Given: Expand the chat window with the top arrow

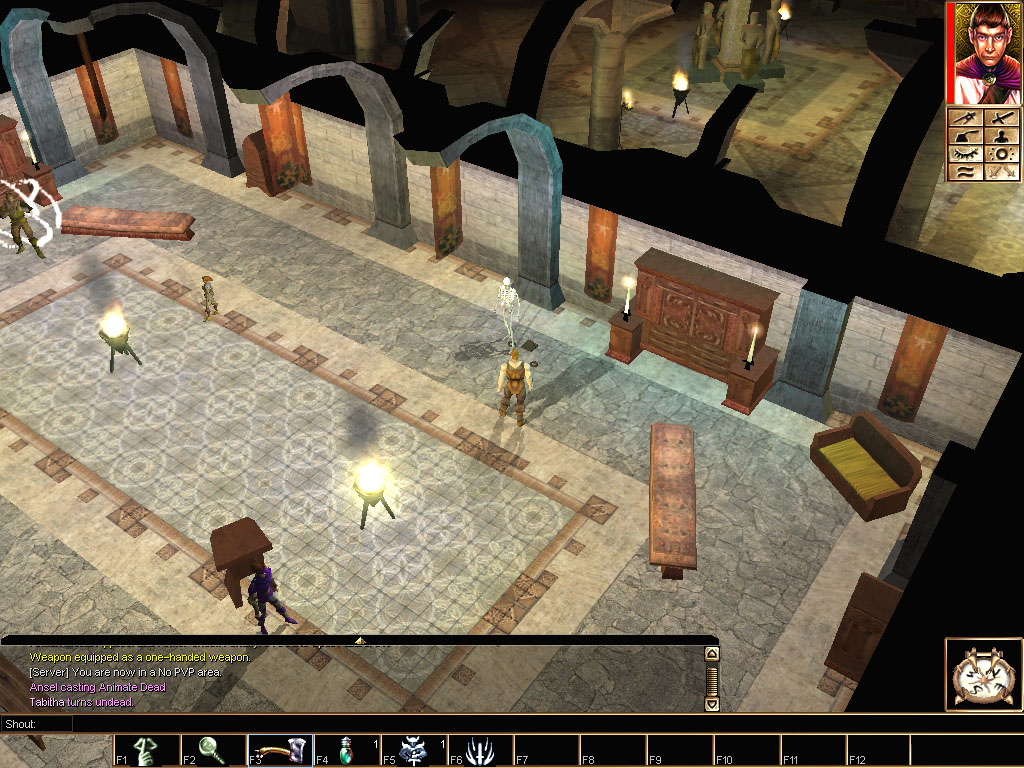Looking at the screenshot, I should pos(360,639).
